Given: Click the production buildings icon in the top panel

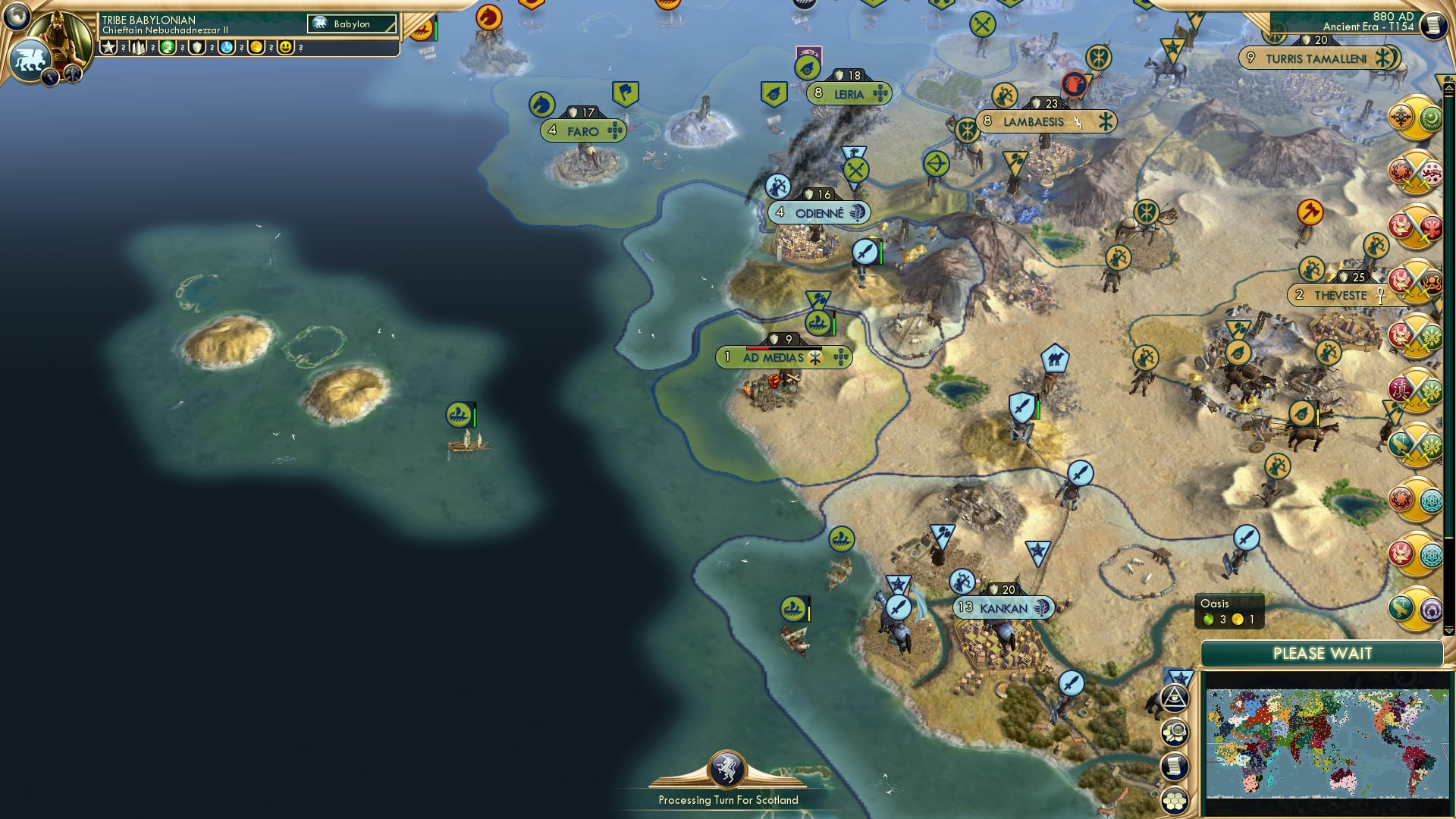Looking at the screenshot, I should (138, 48).
